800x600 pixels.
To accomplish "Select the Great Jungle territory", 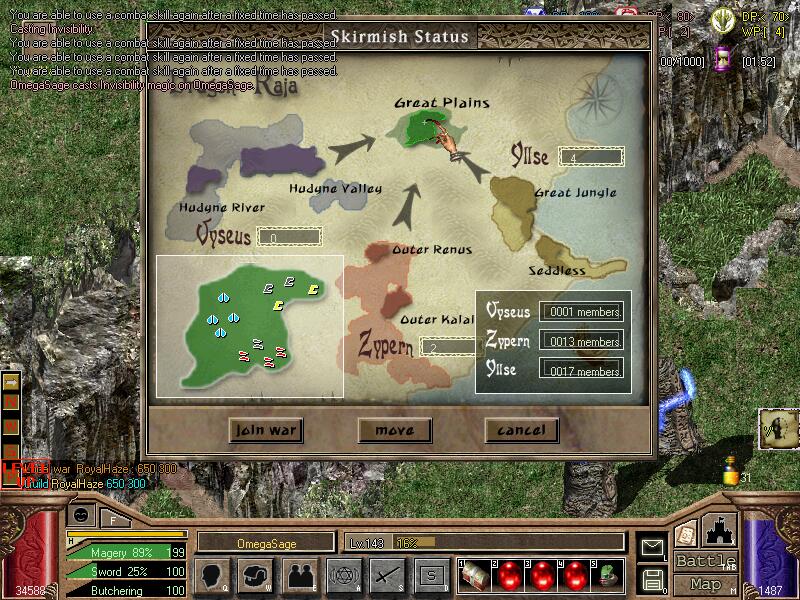I will point(517,204).
